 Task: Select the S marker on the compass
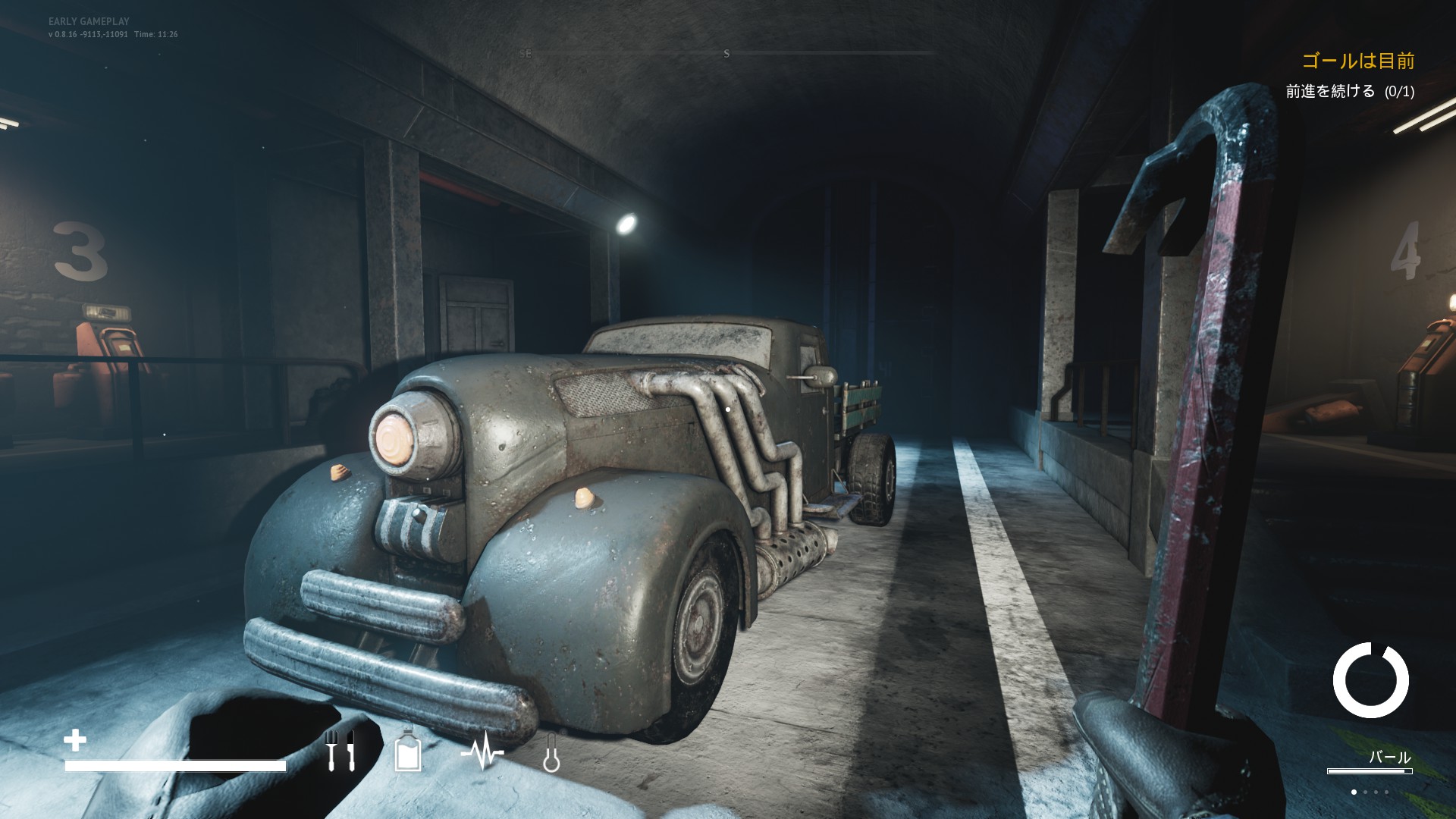(x=726, y=53)
